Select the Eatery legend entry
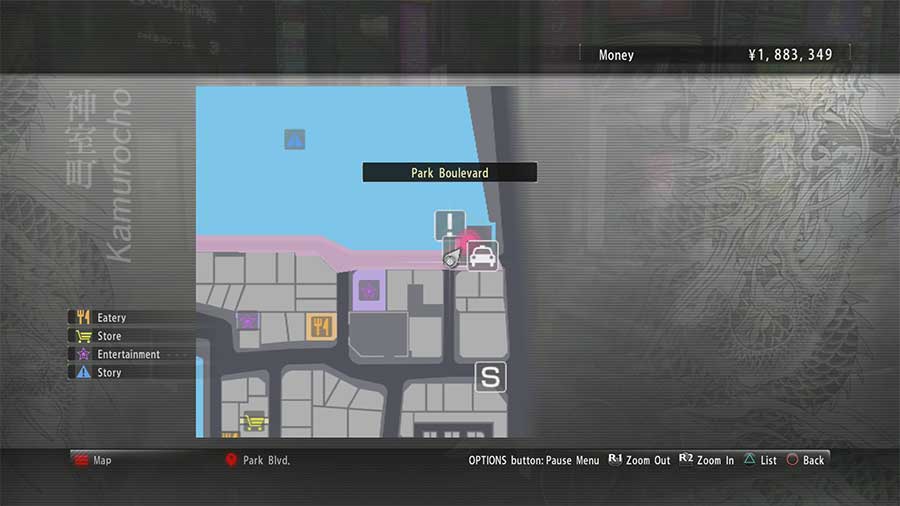Viewport: 900px width, 506px height. click(x=110, y=318)
